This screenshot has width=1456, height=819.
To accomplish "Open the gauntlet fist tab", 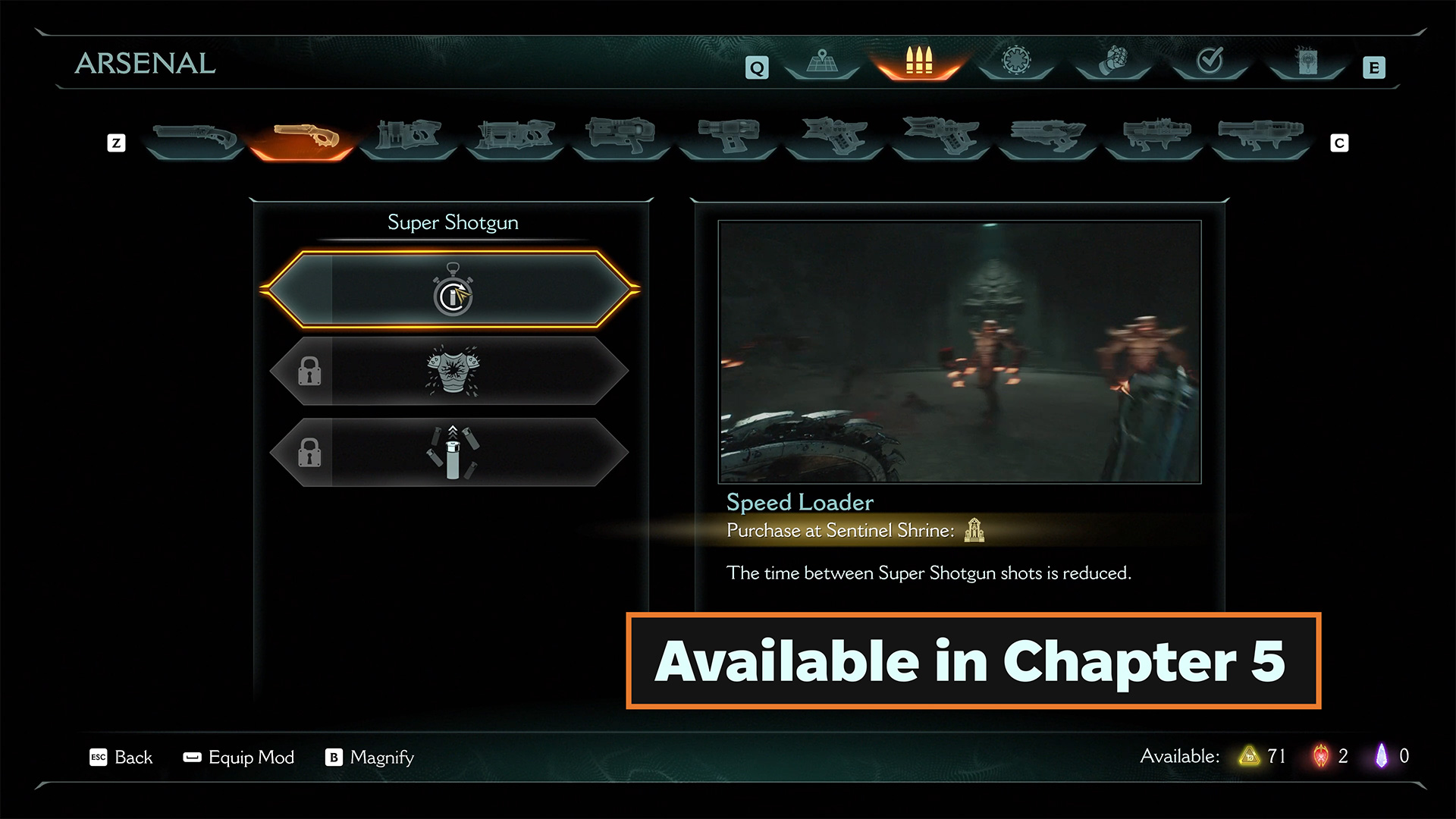I will [x=1113, y=61].
